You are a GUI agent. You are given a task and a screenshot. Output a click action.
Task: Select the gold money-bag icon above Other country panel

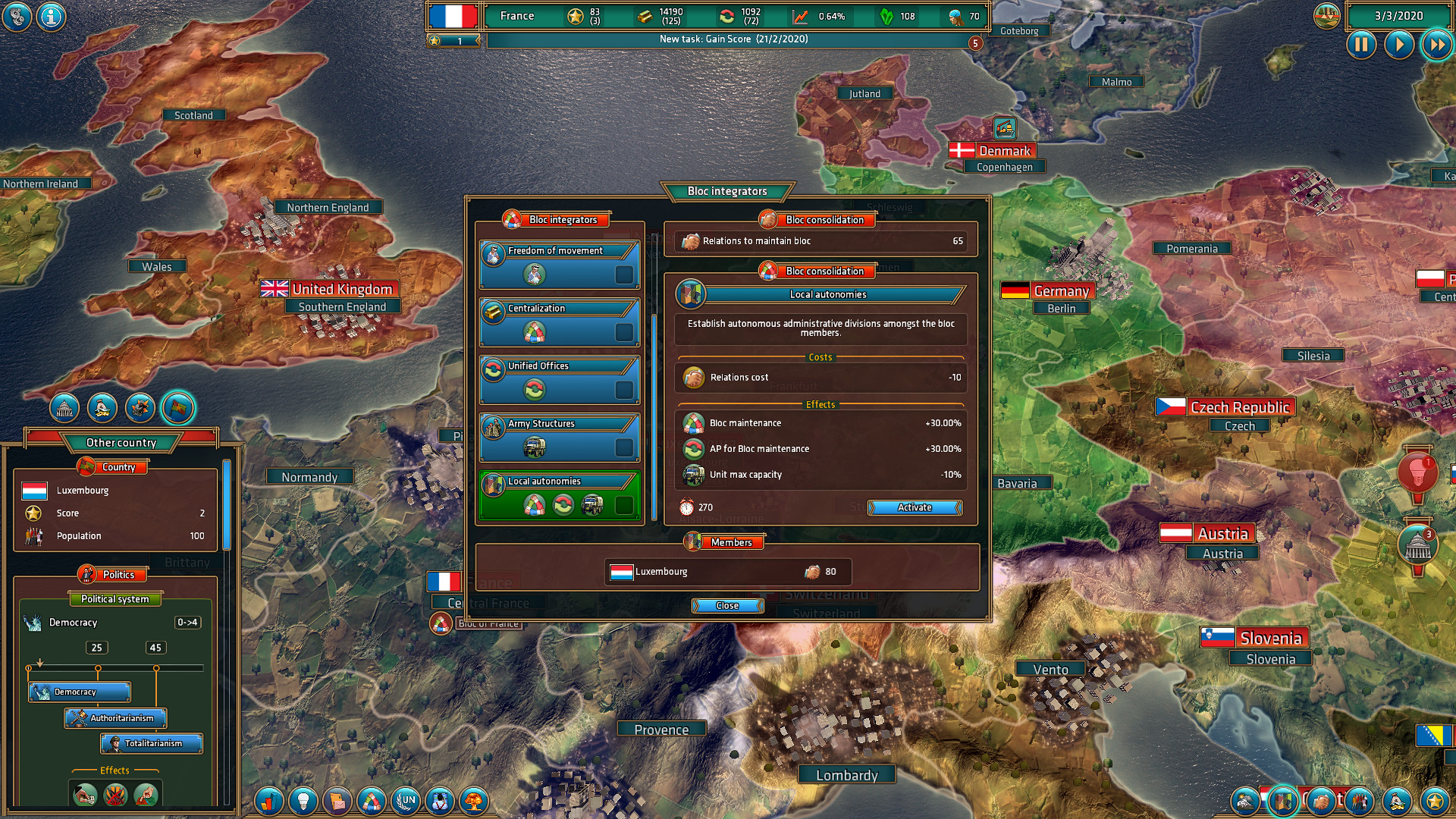pyautogui.click(x=104, y=407)
